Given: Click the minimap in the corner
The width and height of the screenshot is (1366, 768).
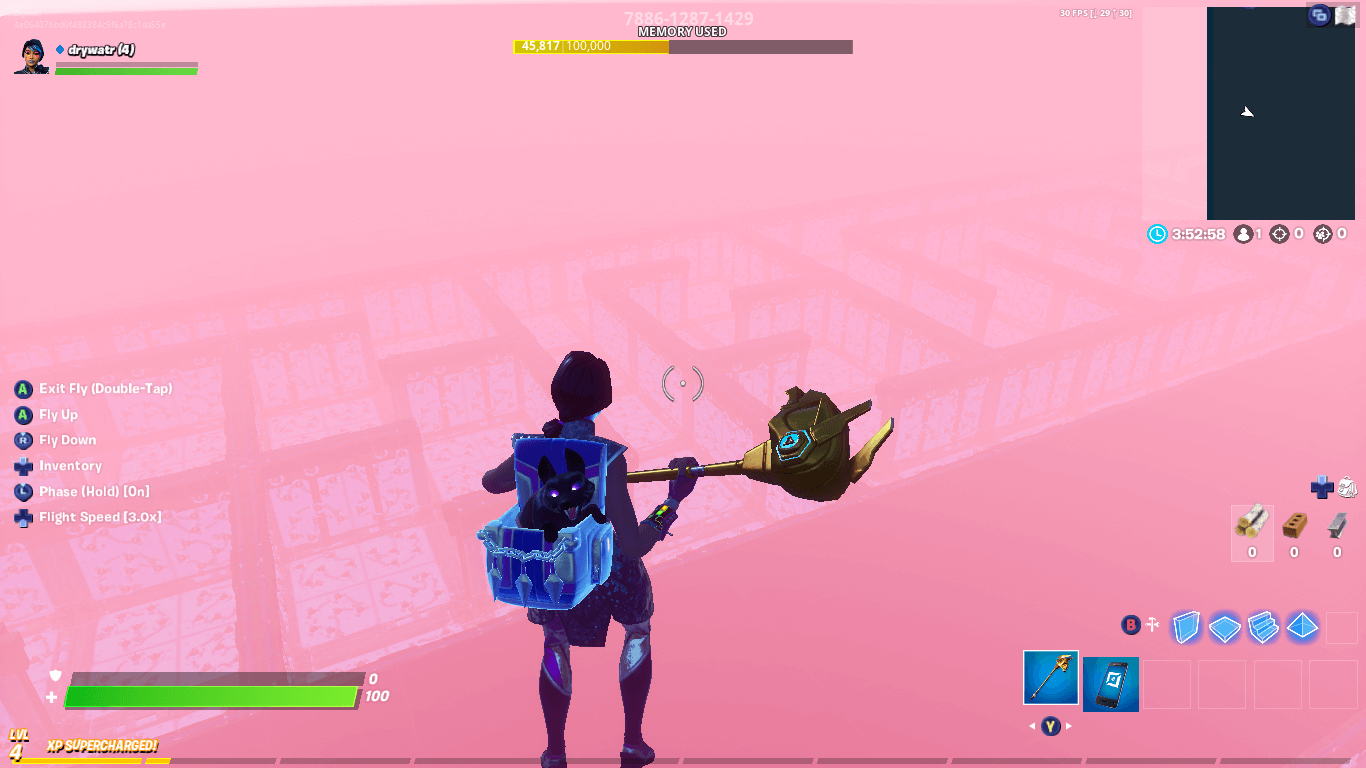Looking at the screenshot, I should click(1280, 115).
